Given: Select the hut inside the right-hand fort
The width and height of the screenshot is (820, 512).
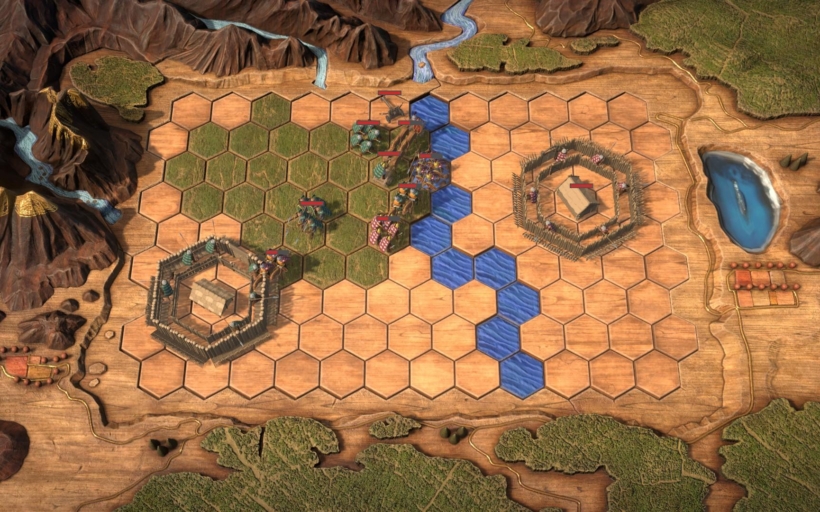Looking at the screenshot, I should [x=577, y=198].
